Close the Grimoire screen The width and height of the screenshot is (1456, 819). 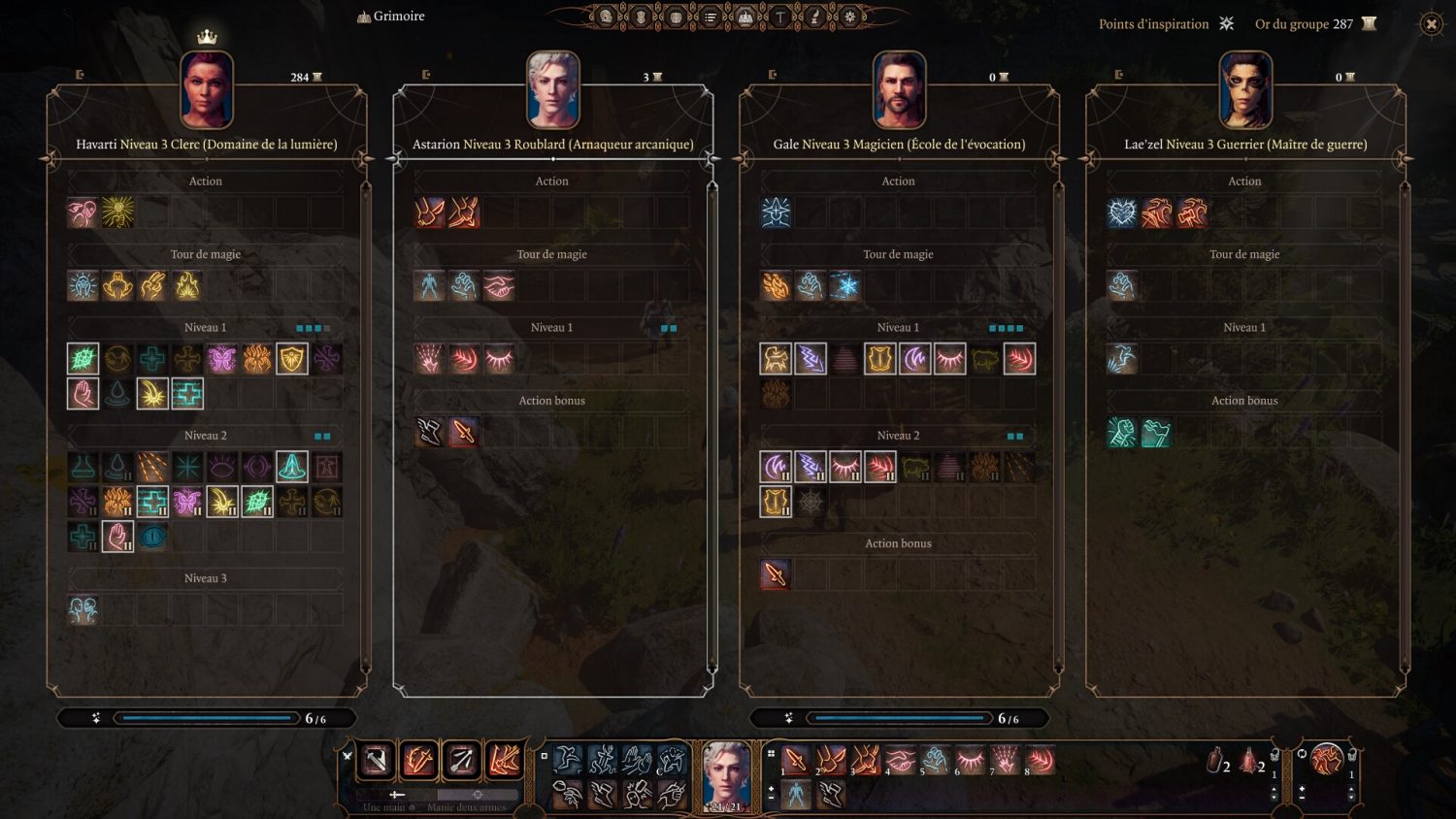point(1431,24)
